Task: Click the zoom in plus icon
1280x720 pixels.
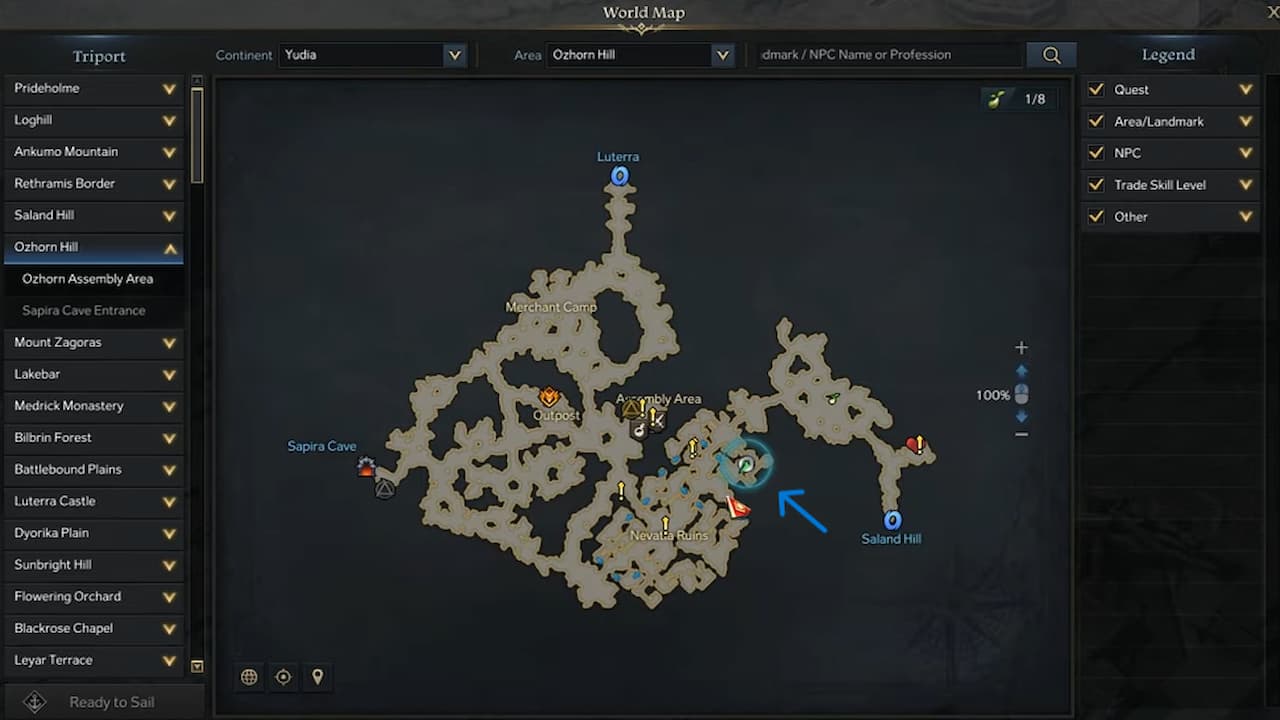Action: (x=1021, y=347)
